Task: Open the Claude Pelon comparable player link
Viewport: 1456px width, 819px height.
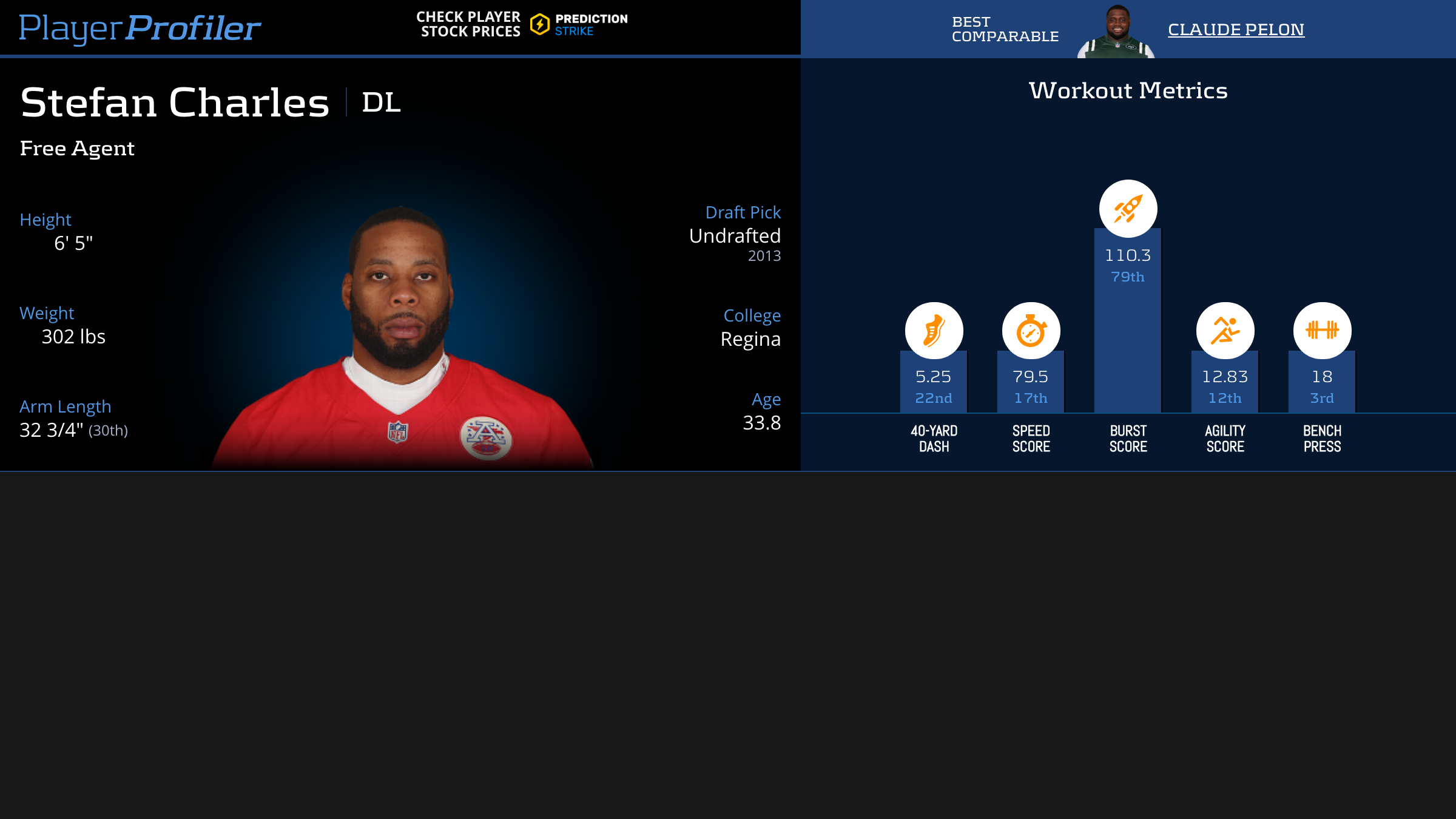Action: click(1236, 29)
